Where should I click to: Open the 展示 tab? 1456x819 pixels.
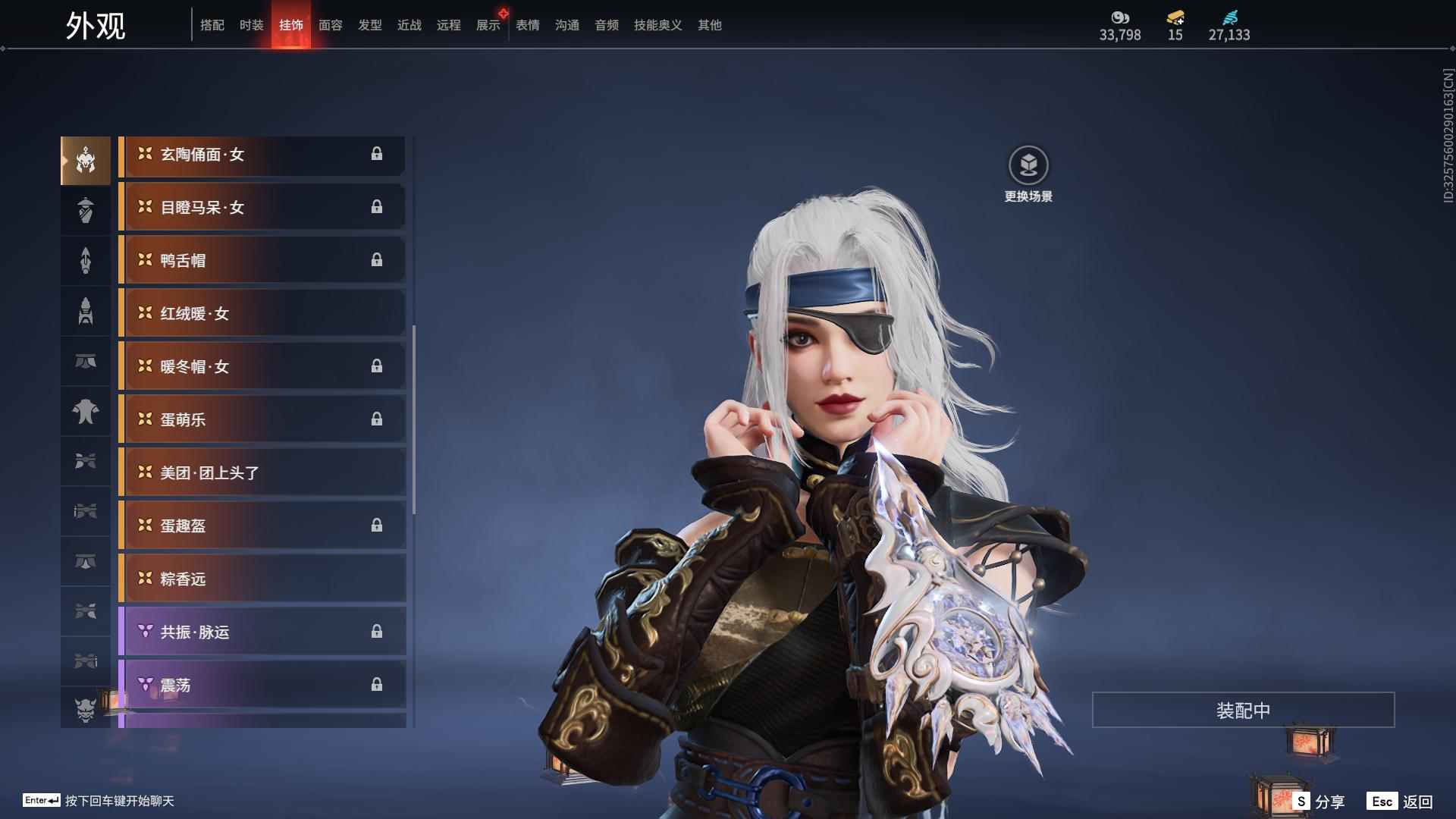click(488, 25)
